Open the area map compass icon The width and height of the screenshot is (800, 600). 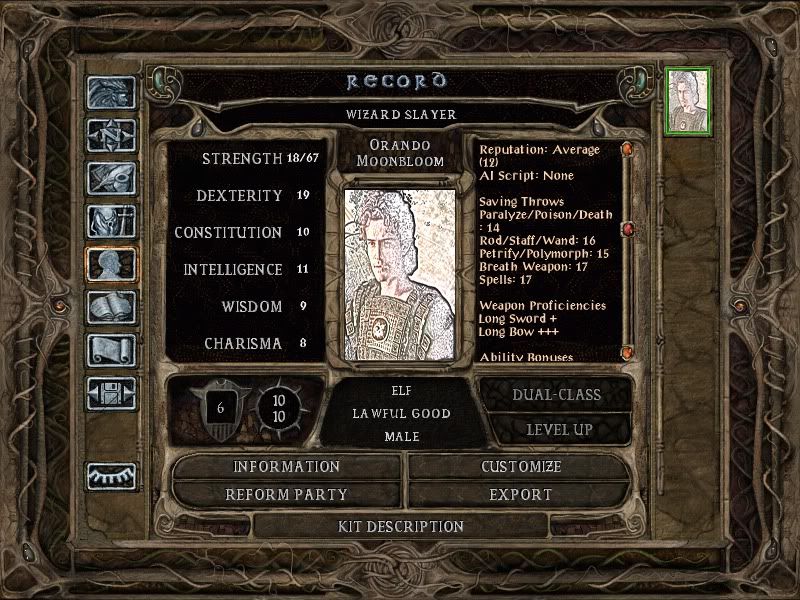click(111, 134)
